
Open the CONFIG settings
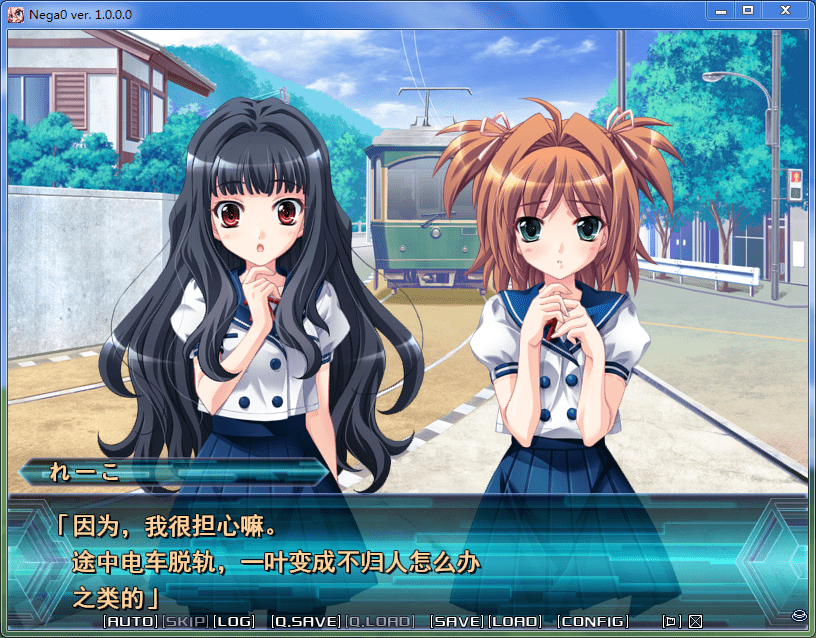tap(592, 621)
